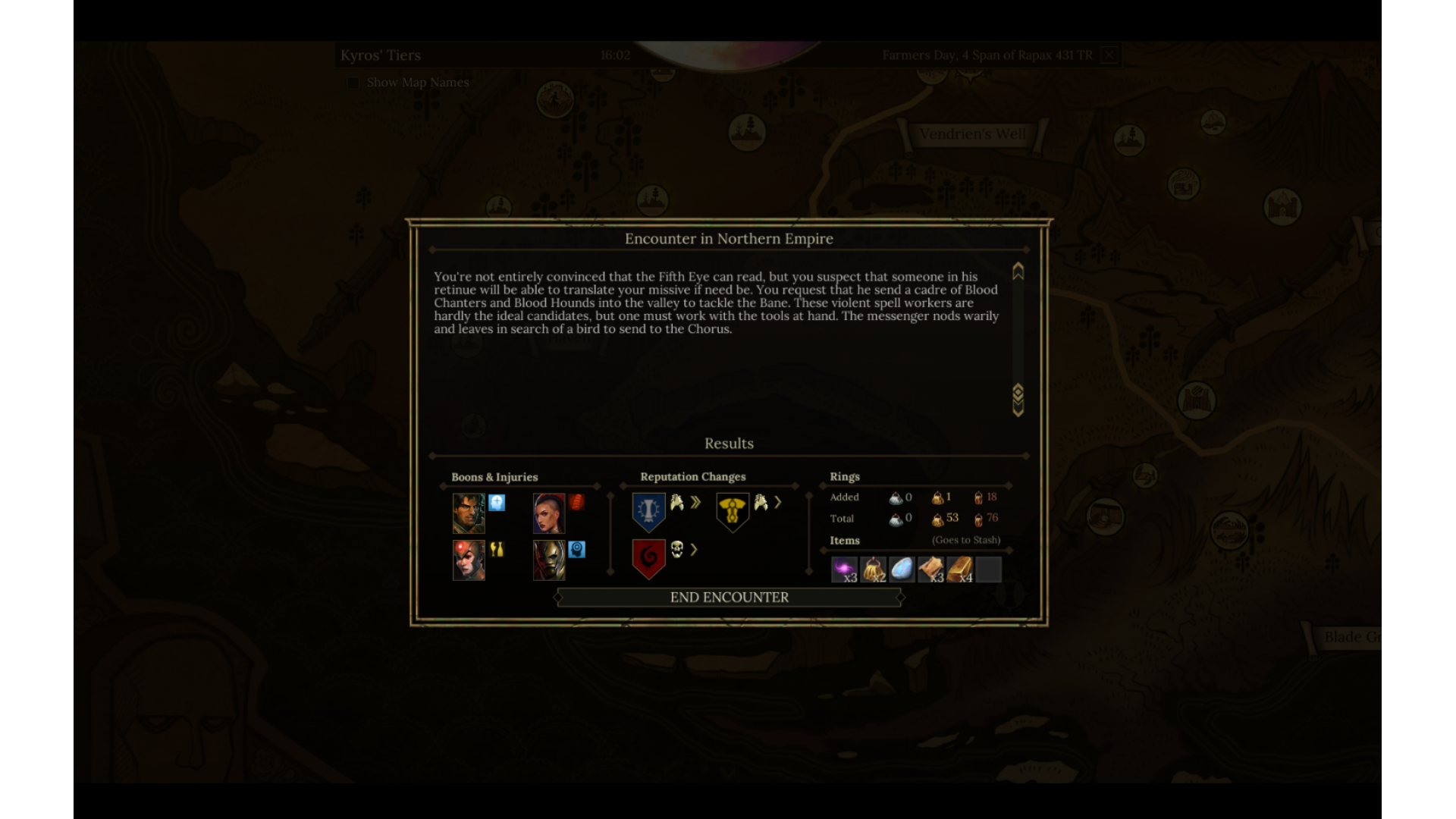
Task: Click the Vendrien's Well map banner
Action: pyautogui.click(x=972, y=134)
